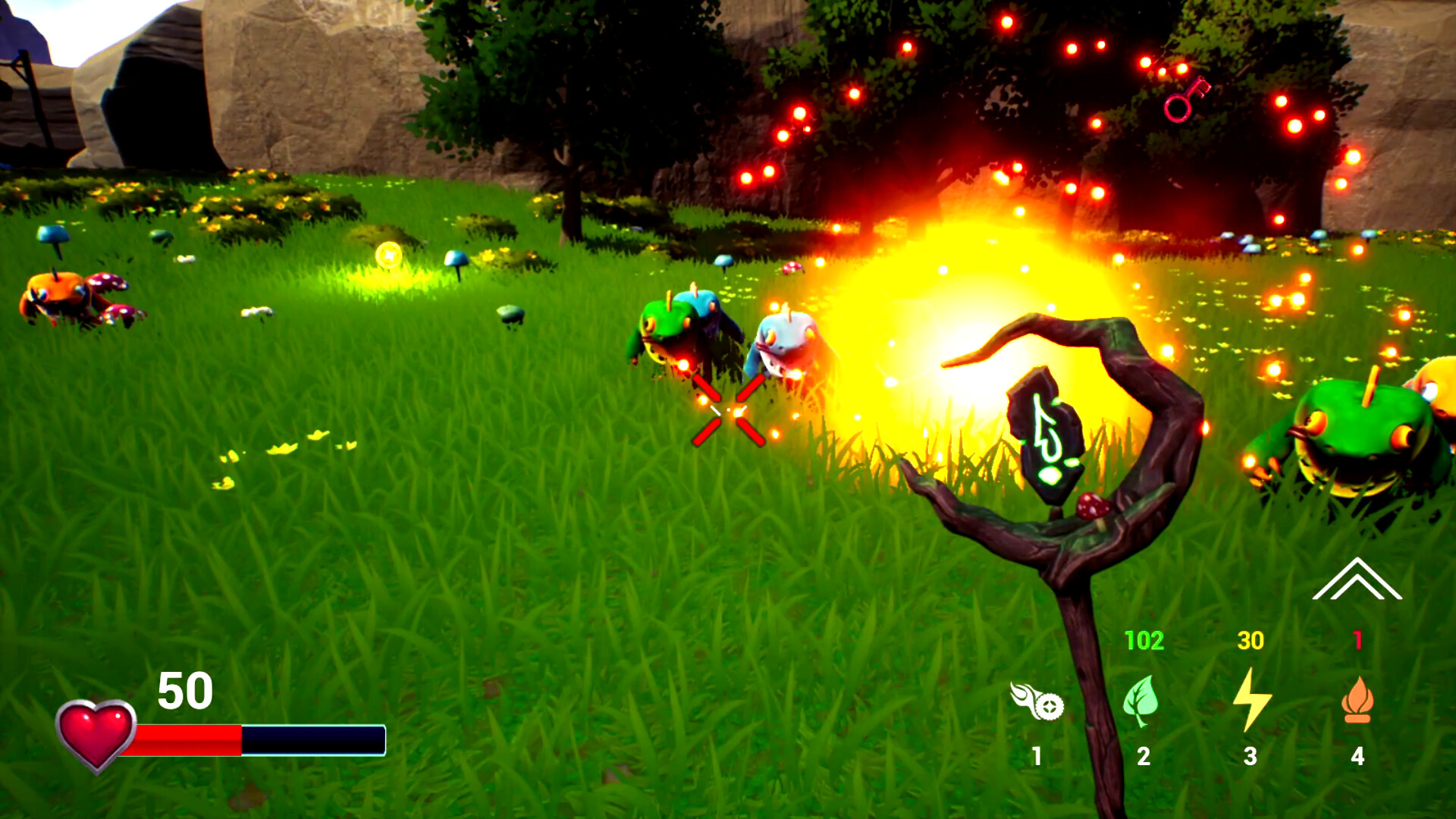This screenshot has width=1456, height=819.
Task: Toggle the leaf spell's ammo counter showing 102
Action: click(x=1145, y=640)
